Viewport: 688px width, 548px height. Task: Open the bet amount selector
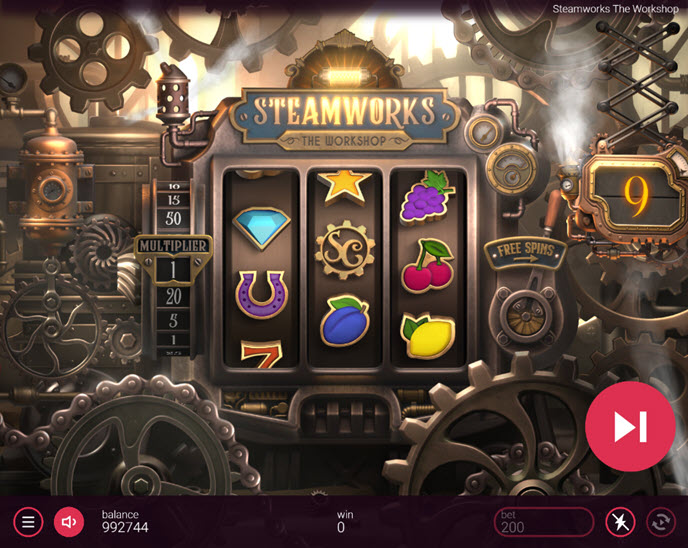click(543, 521)
